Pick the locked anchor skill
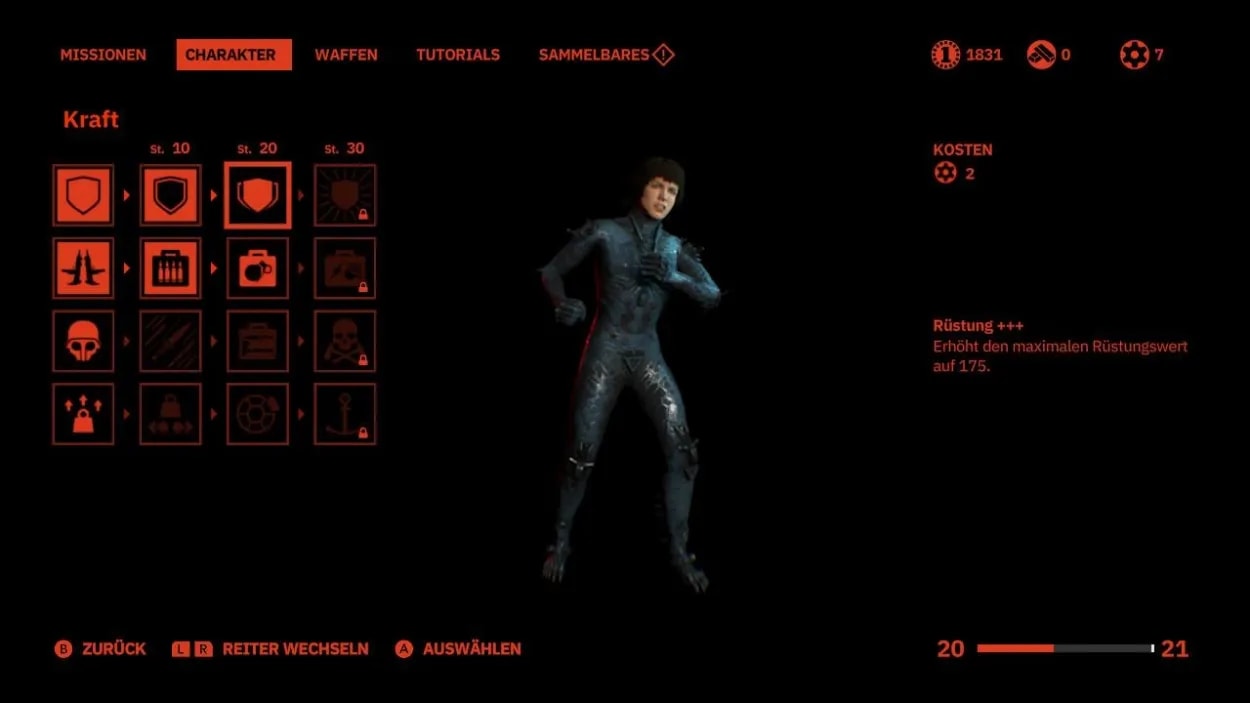The width and height of the screenshot is (1250, 703). click(345, 414)
